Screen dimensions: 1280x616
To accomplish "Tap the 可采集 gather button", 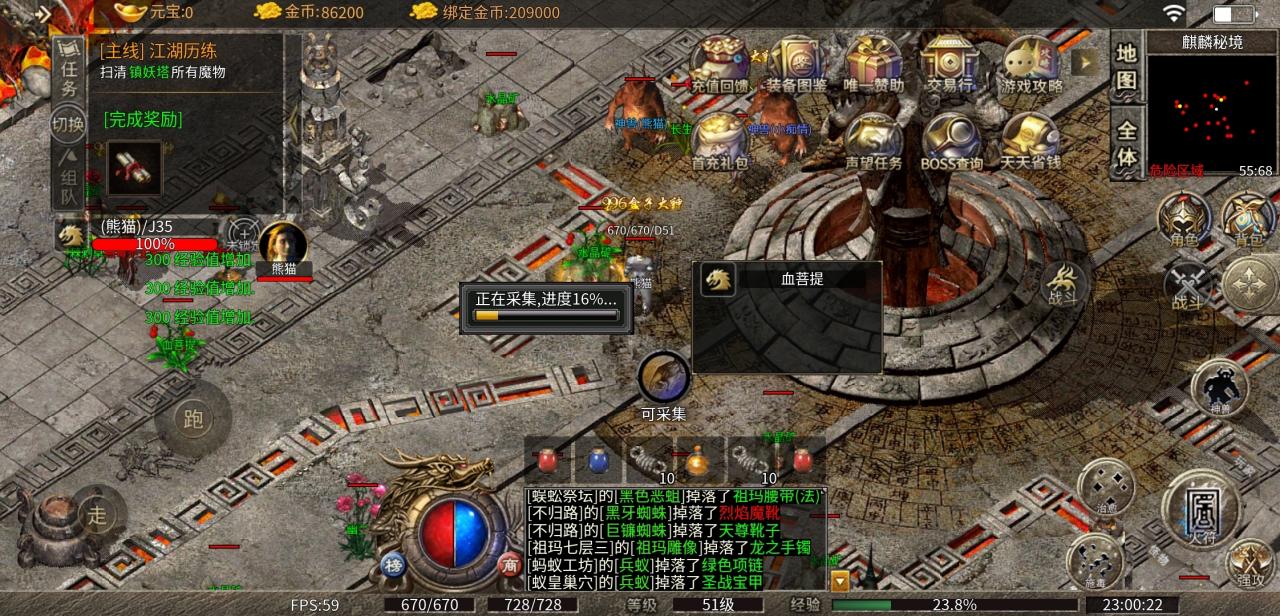I will 664,380.
